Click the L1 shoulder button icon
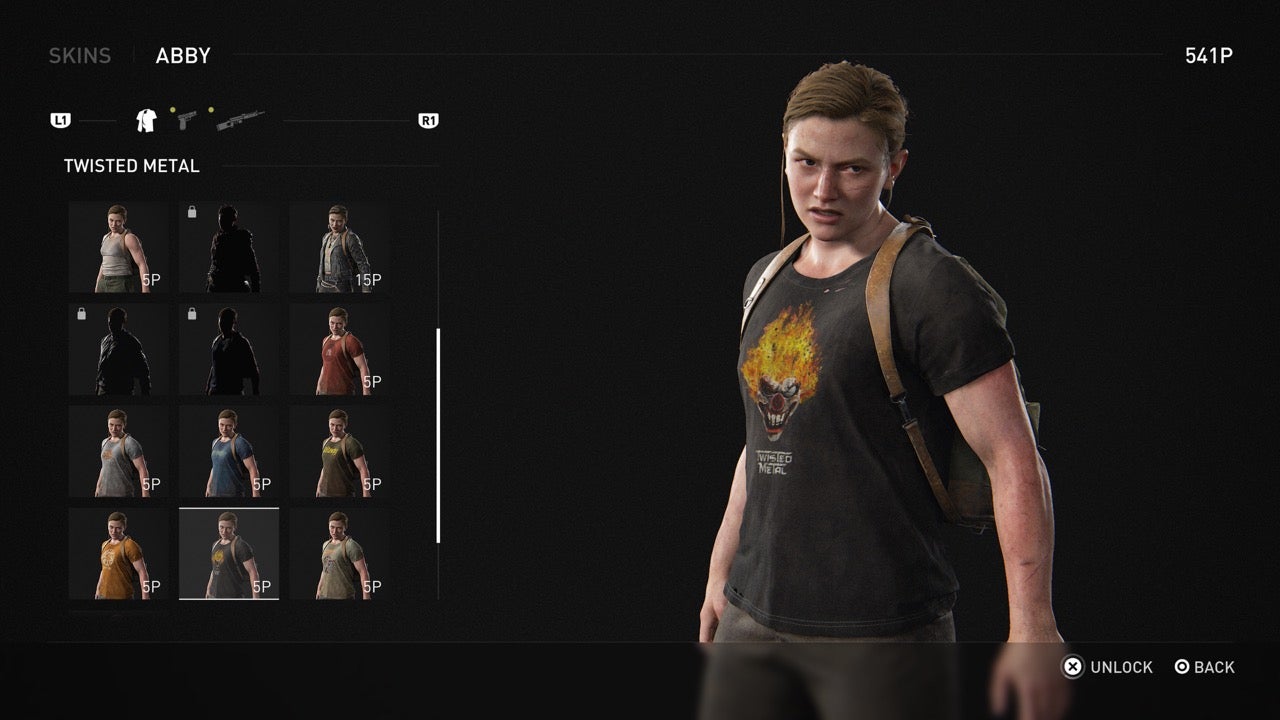Screen dimensions: 1280x720 62,119
